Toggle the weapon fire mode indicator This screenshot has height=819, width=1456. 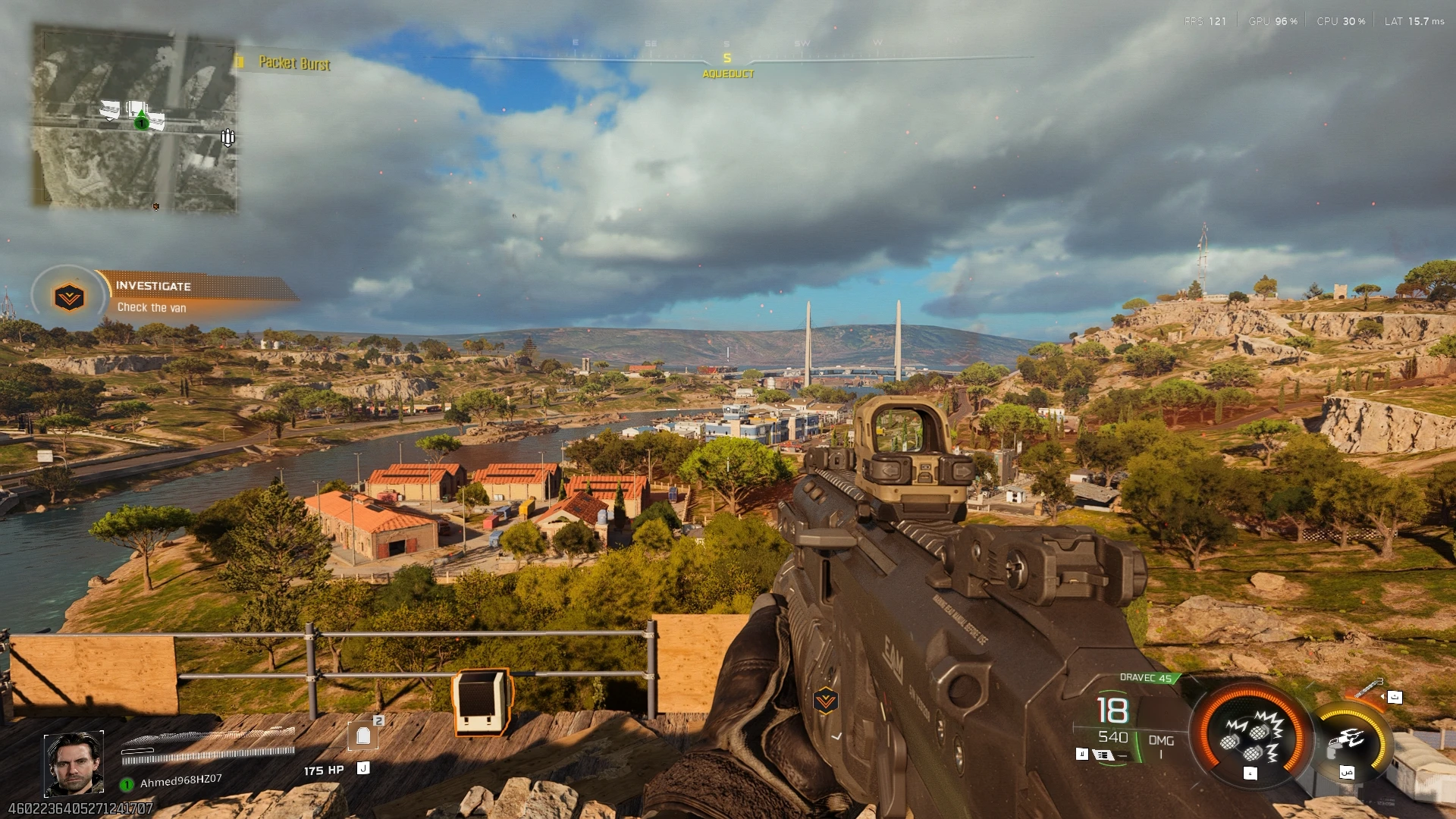point(1104,755)
